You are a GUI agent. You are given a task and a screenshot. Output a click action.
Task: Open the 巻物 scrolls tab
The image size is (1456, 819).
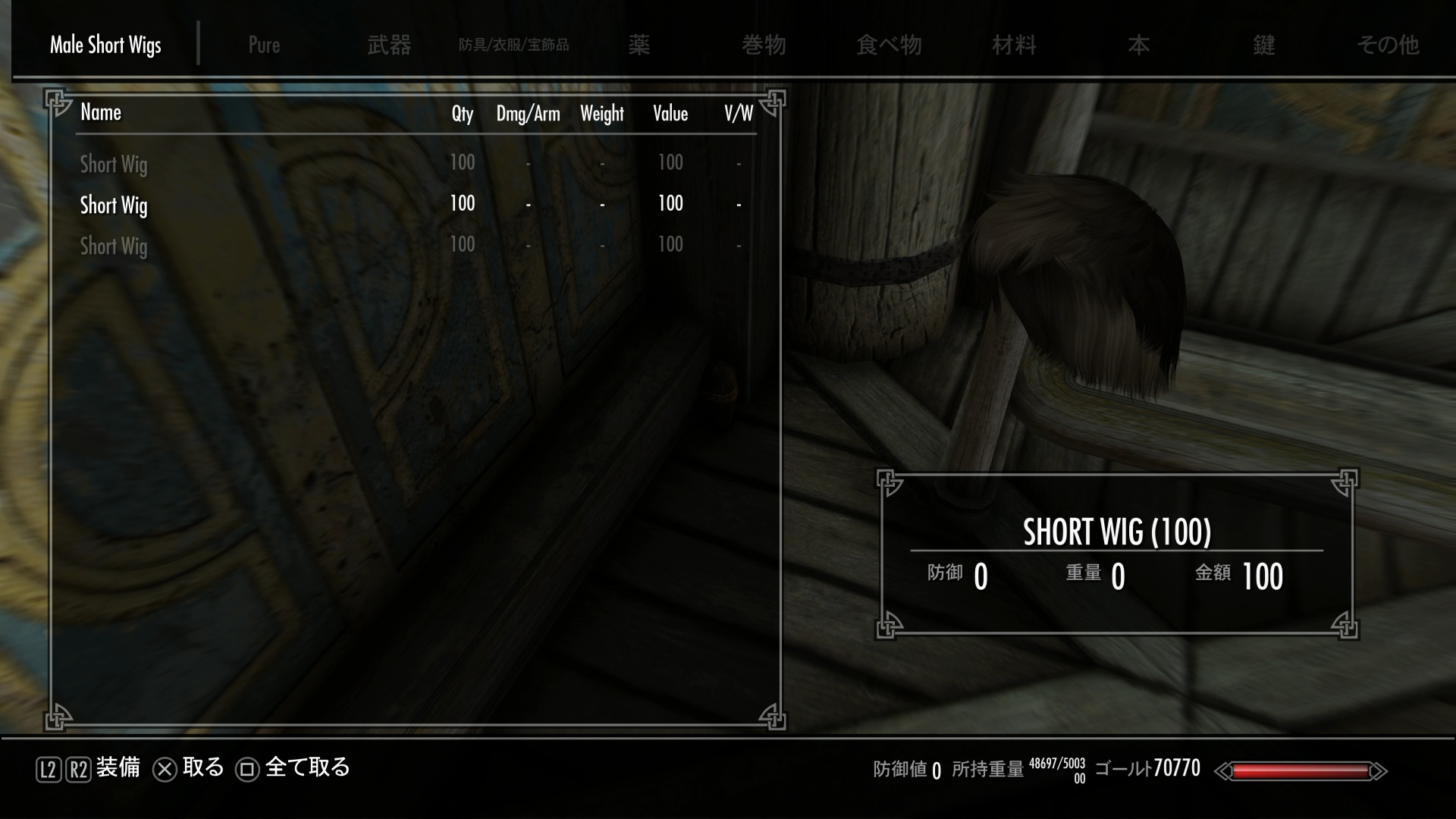(x=764, y=45)
